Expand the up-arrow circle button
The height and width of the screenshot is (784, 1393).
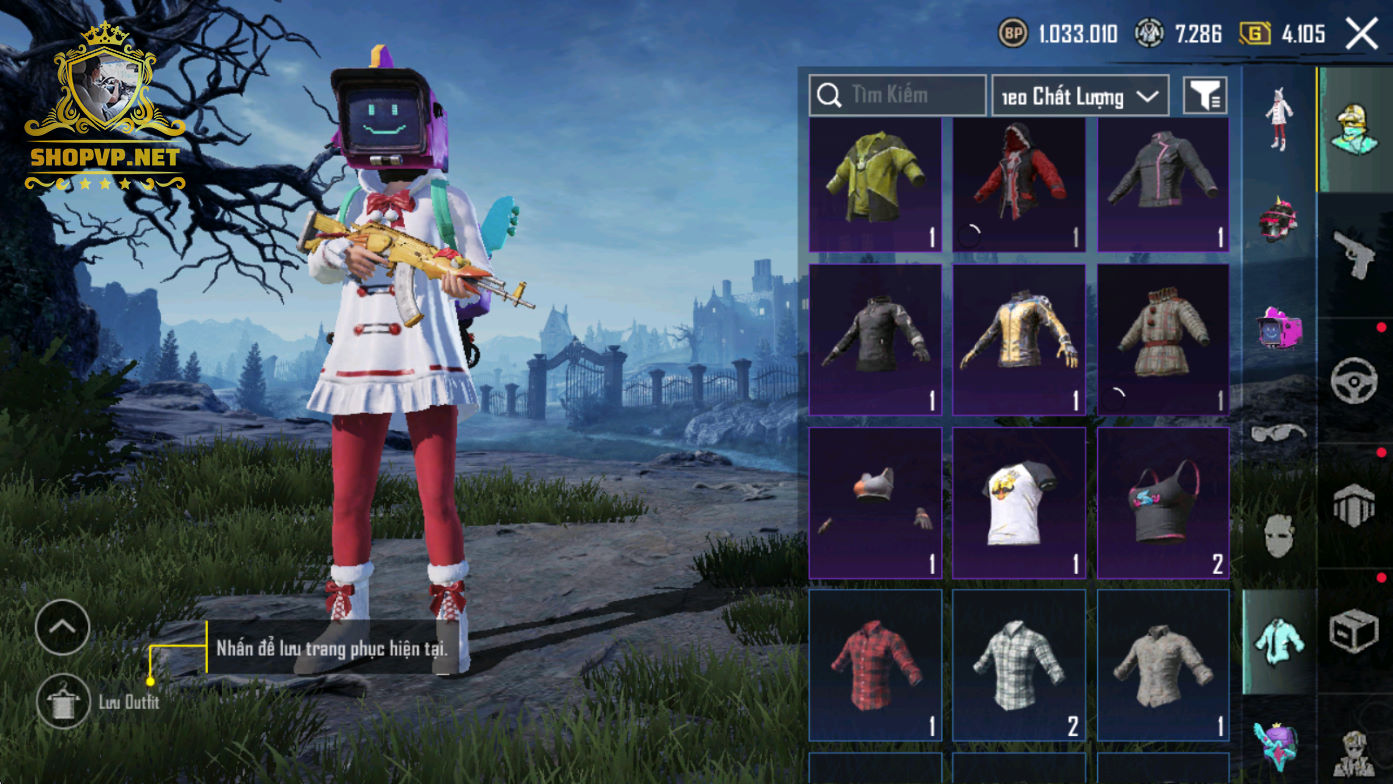(x=62, y=628)
